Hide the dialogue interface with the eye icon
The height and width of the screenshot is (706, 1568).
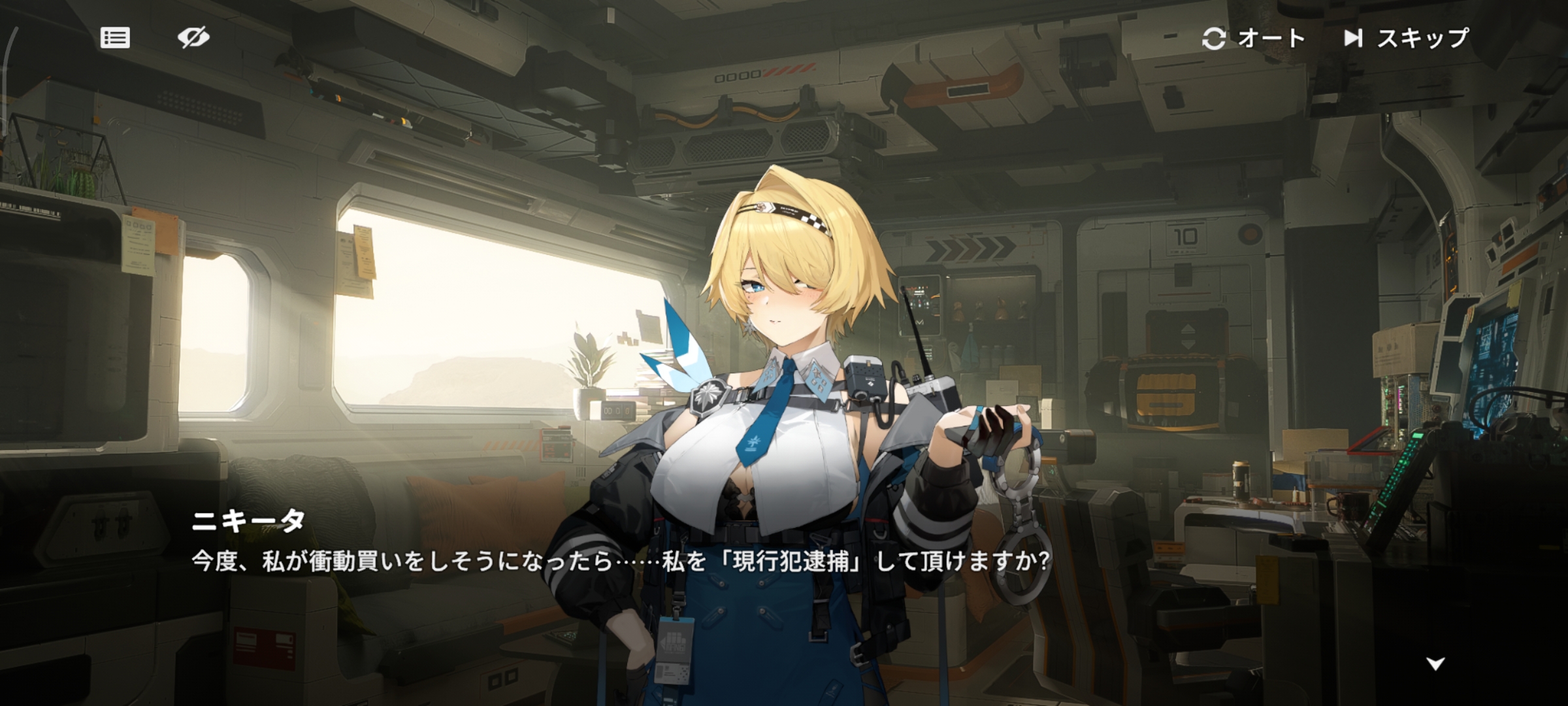pyautogui.click(x=193, y=38)
